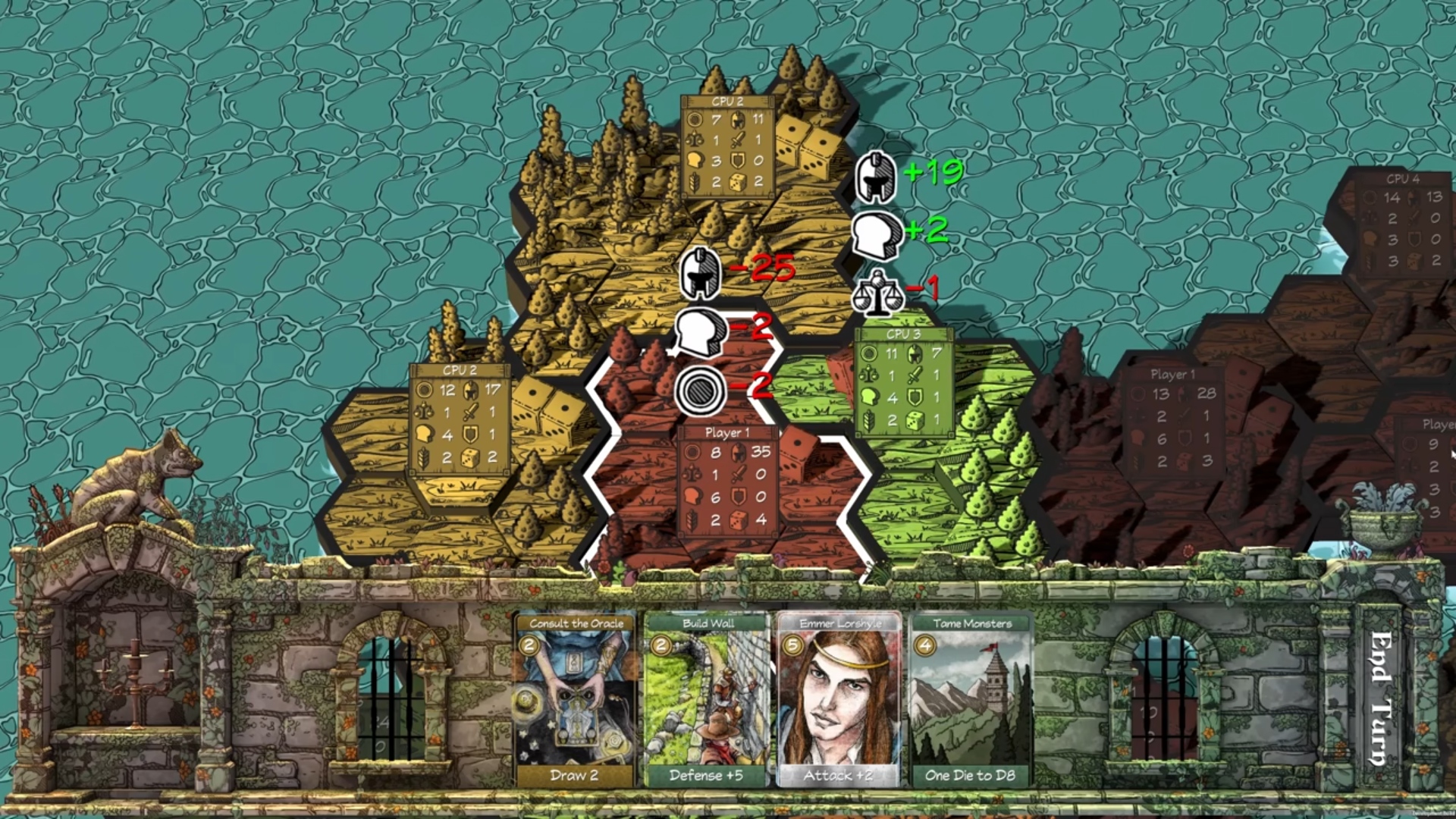Play the Consult the Oracle card
1456x819 pixels.
[x=575, y=700]
